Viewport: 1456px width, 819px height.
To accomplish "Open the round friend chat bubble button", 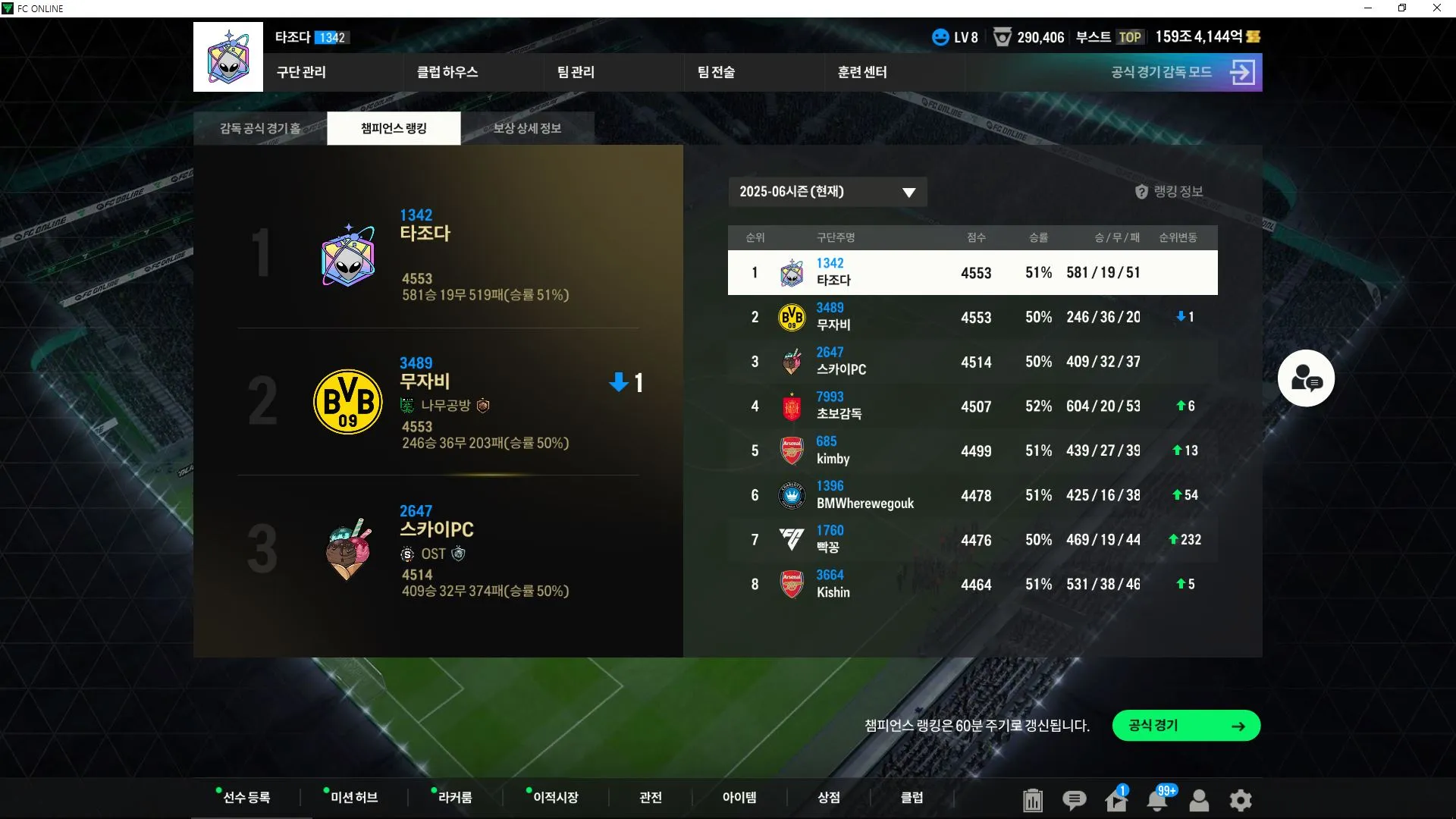I will click(x=1306, y=378).
